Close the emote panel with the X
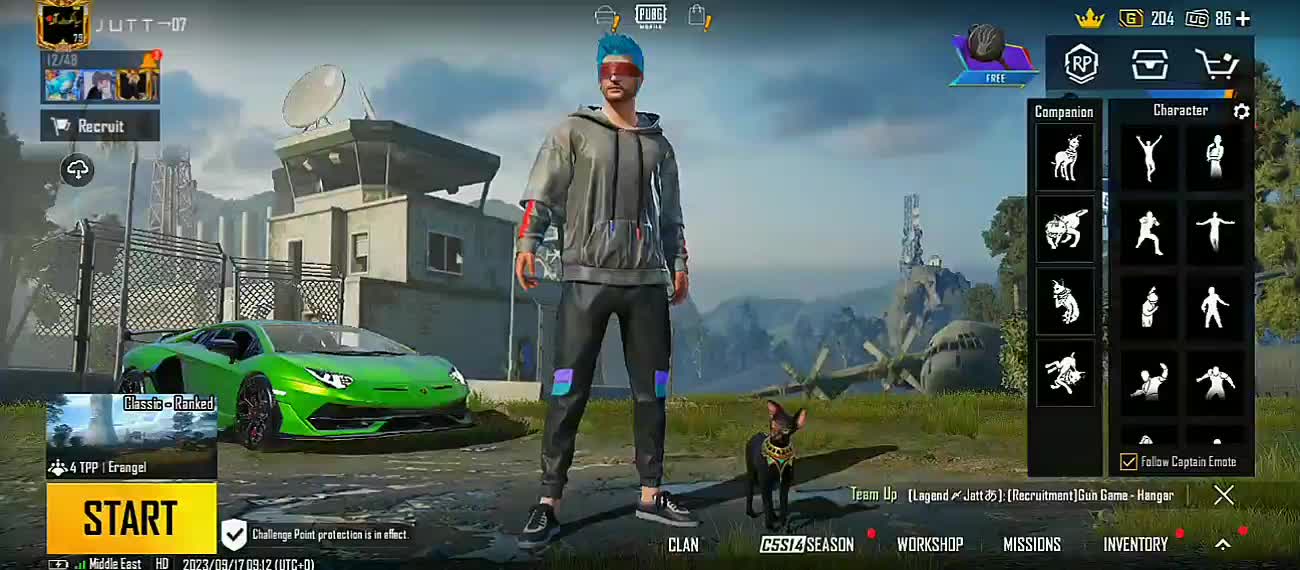 click(x=1223, y=495)
